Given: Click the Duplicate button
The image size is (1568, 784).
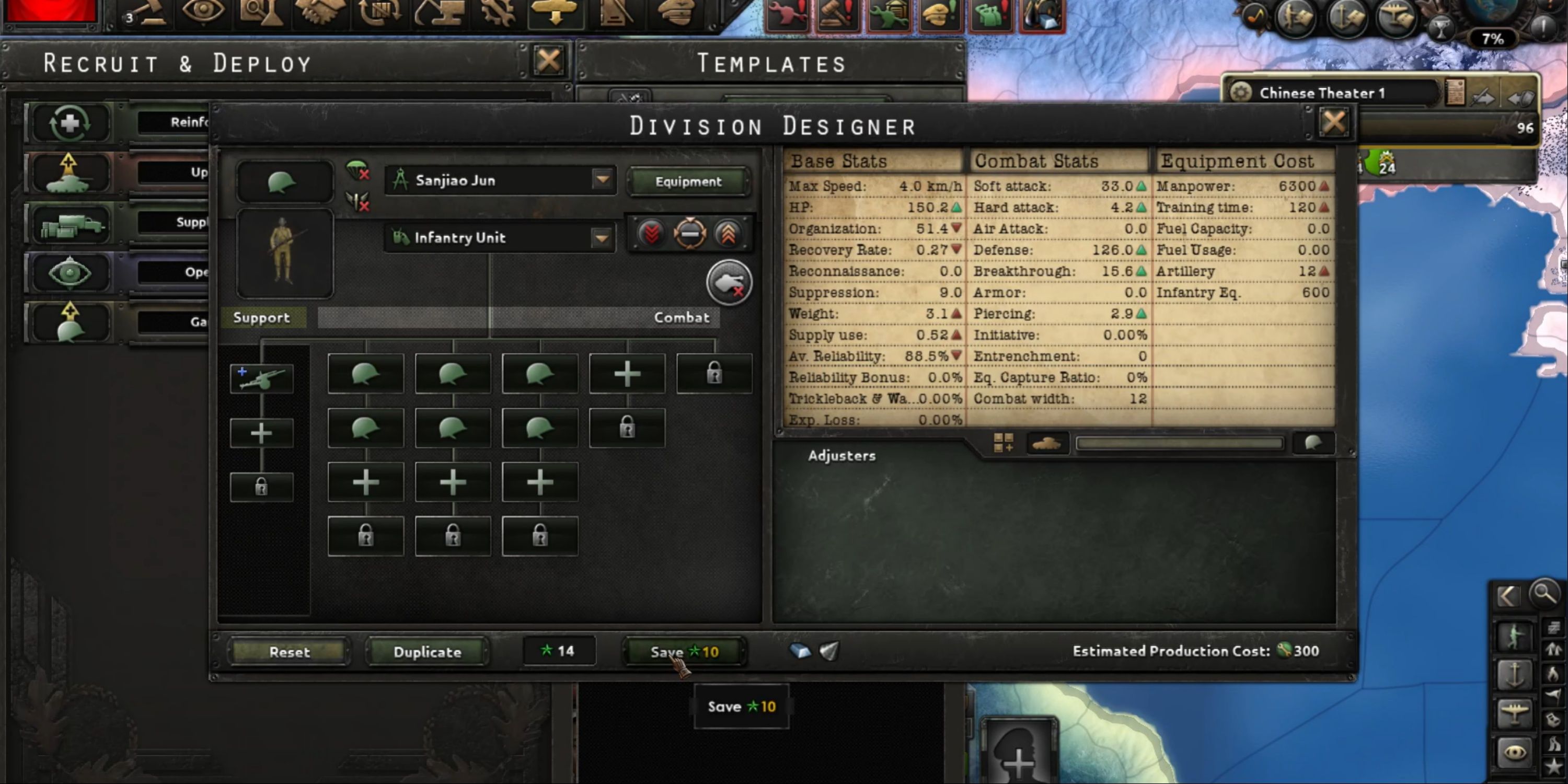Looking at the screenshot, I should tap(426, 651).
